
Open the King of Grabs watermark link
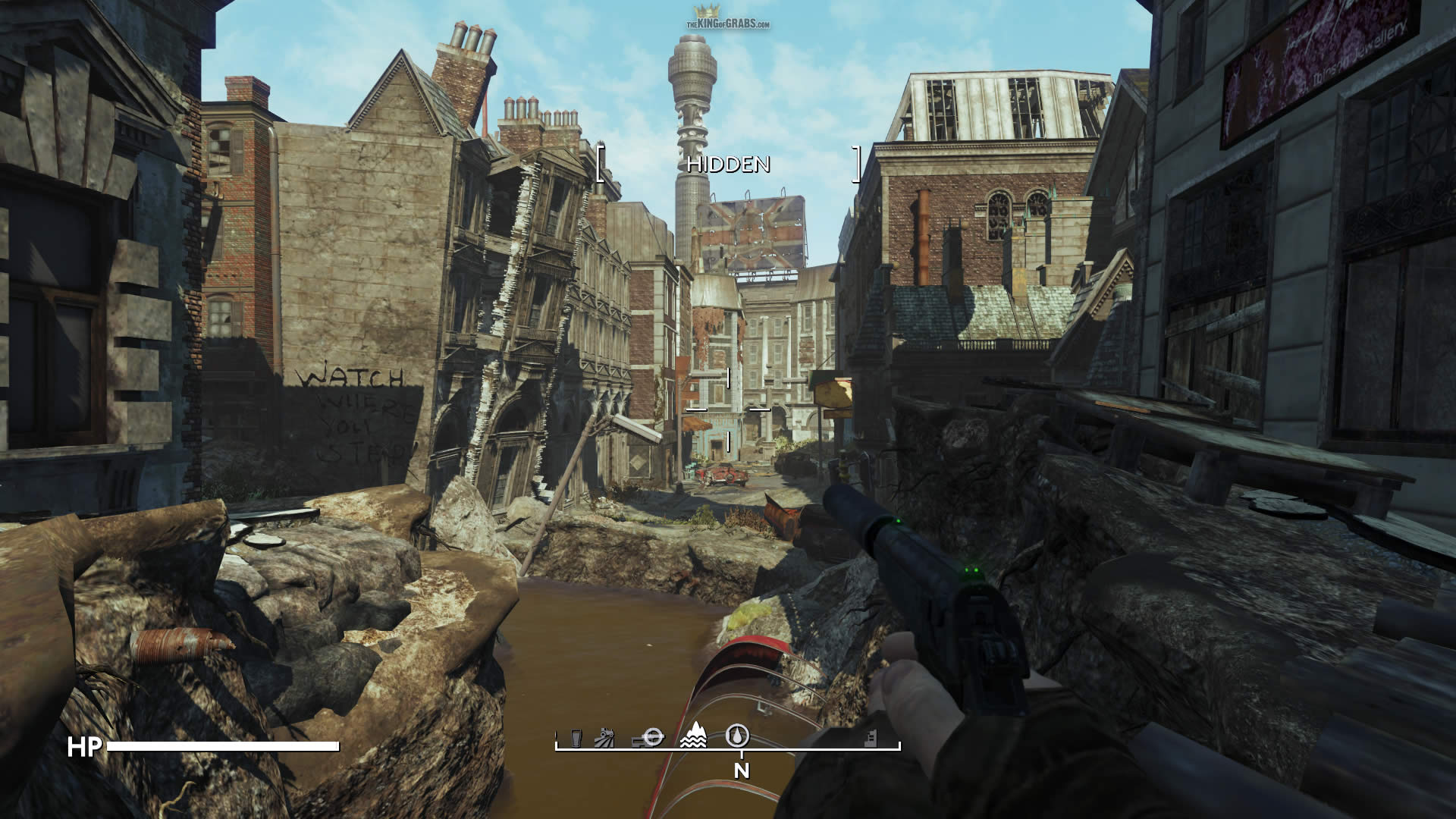728,20
